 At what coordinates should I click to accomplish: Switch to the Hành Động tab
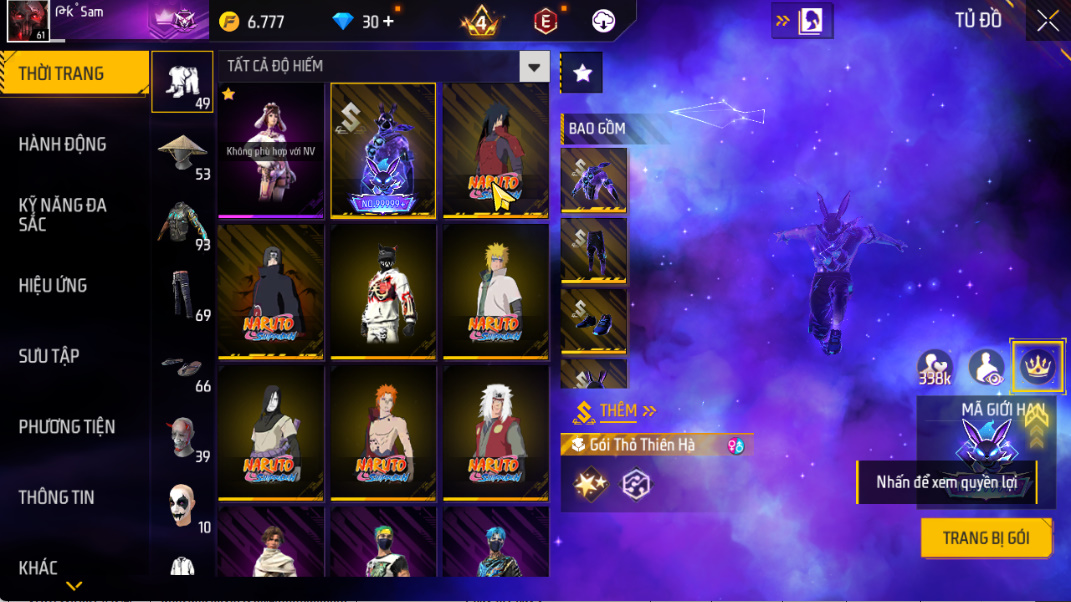[x=63, y=144]
